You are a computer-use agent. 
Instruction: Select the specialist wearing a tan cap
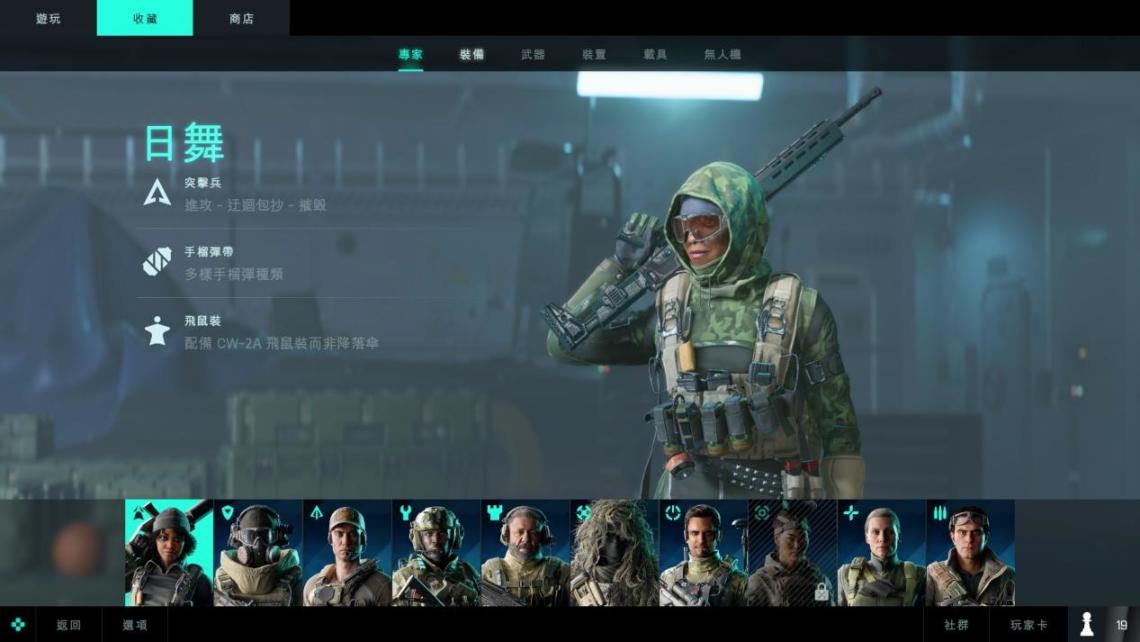(346, 553)
